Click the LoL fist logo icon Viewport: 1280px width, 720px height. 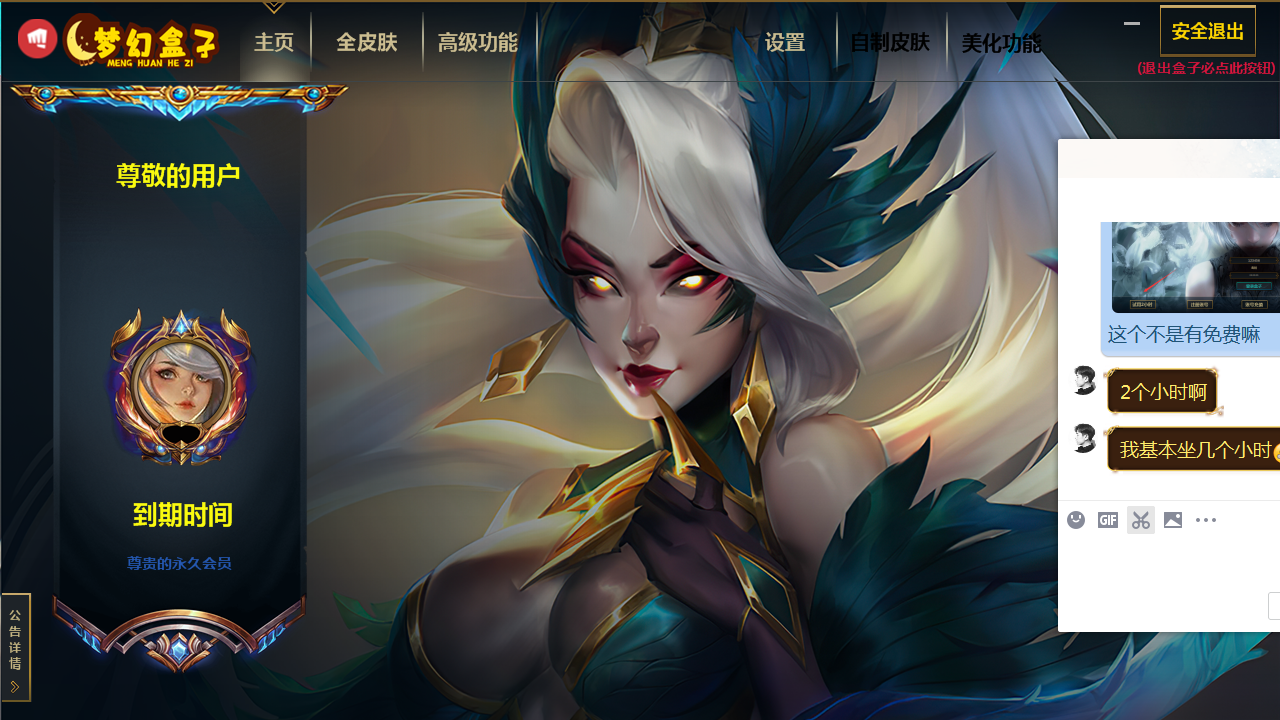click(37, 37)
